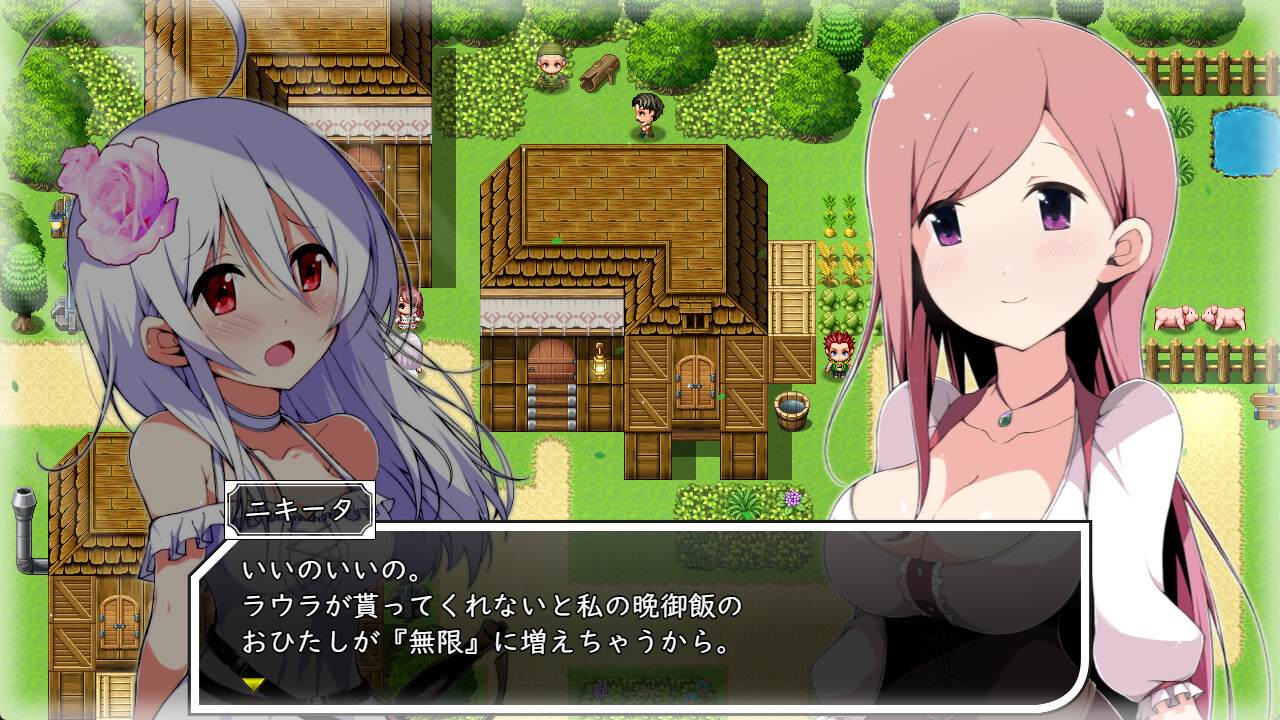The width and height of the screenshot is (1280, 720).
Task: Click the wooden bucket well beside the house
Action: click(790, 410)
